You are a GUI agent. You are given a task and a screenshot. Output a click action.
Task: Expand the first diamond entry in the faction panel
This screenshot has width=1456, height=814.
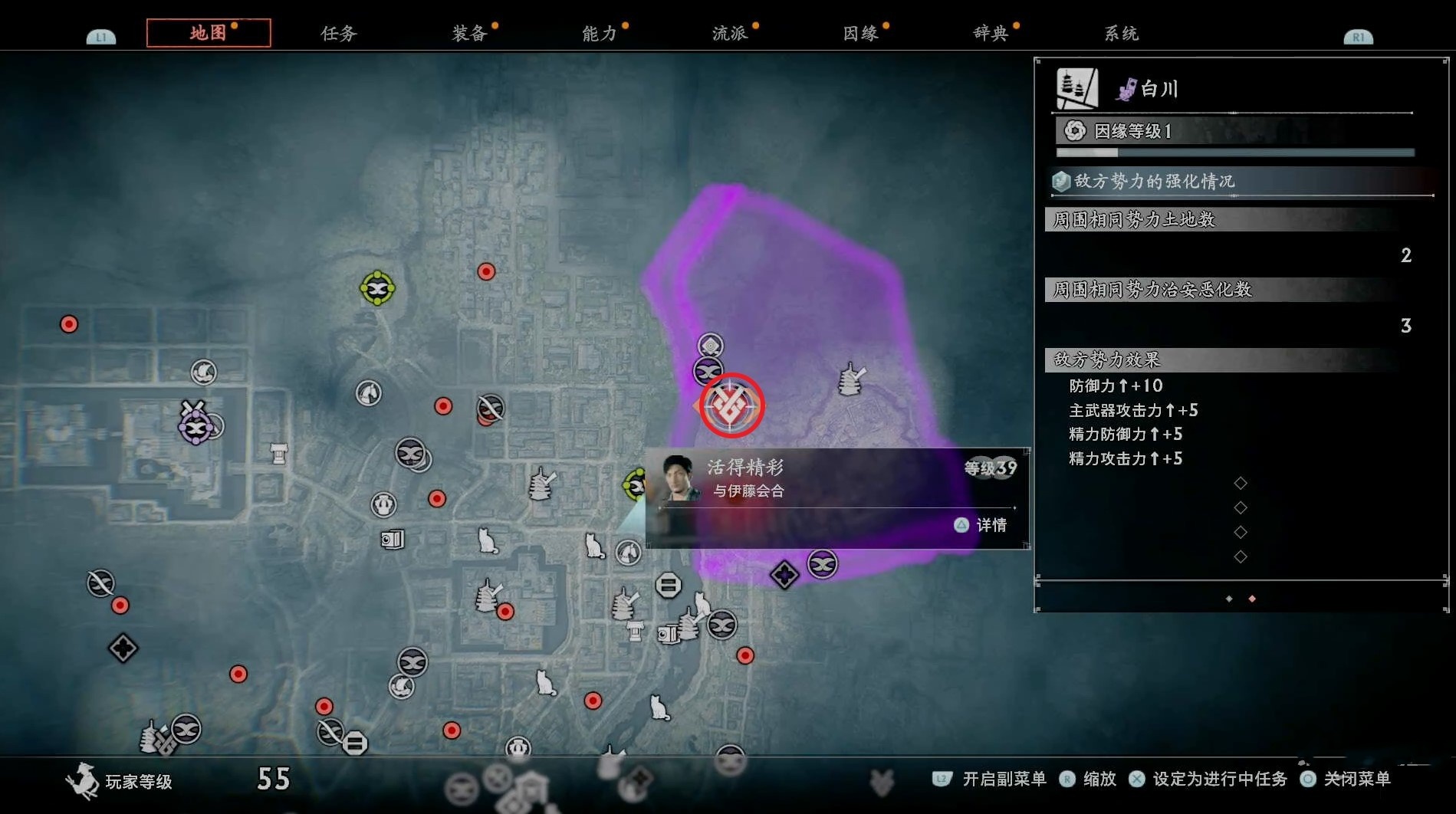click(1240, 483)
